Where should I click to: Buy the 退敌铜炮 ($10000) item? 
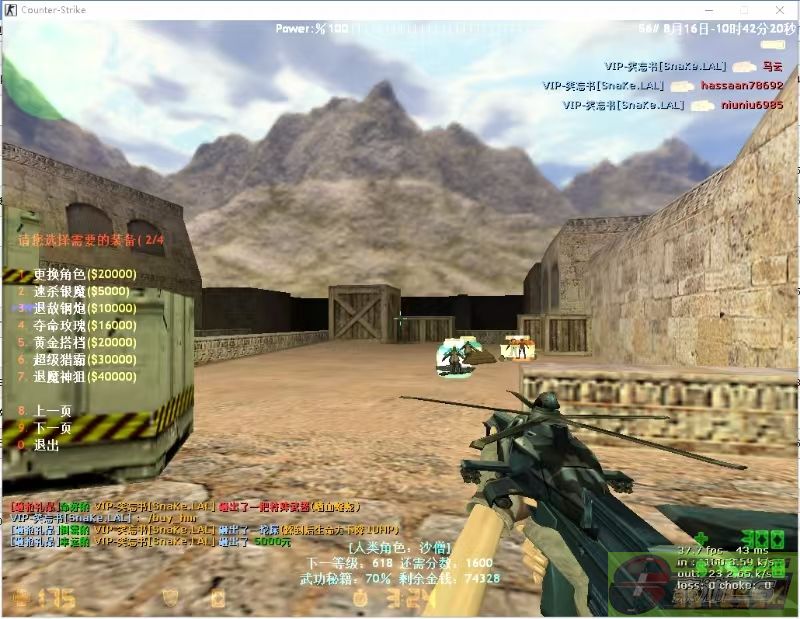tap(84, 308)
